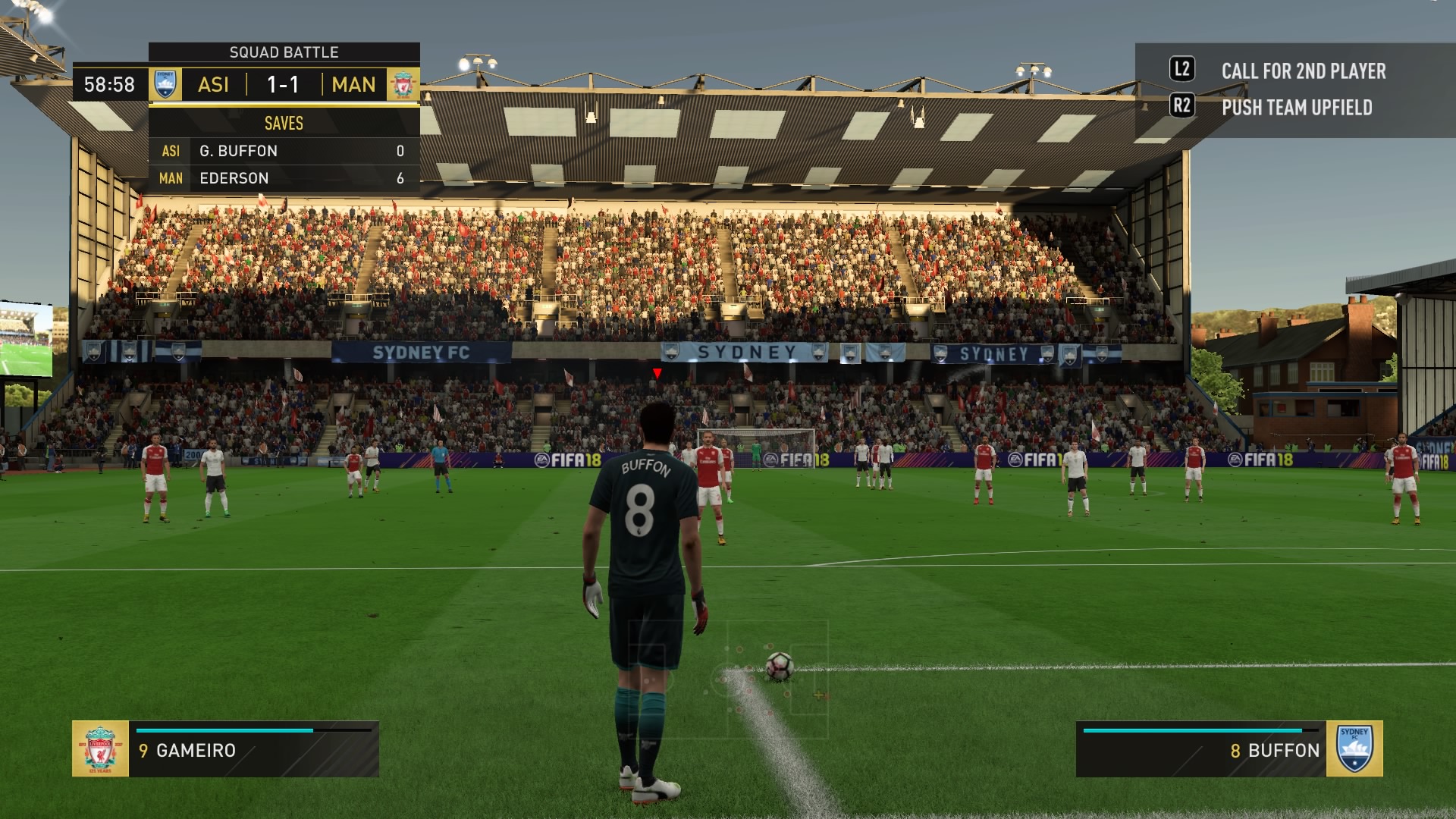Choose the Ederson saves row

pos(284,178)
